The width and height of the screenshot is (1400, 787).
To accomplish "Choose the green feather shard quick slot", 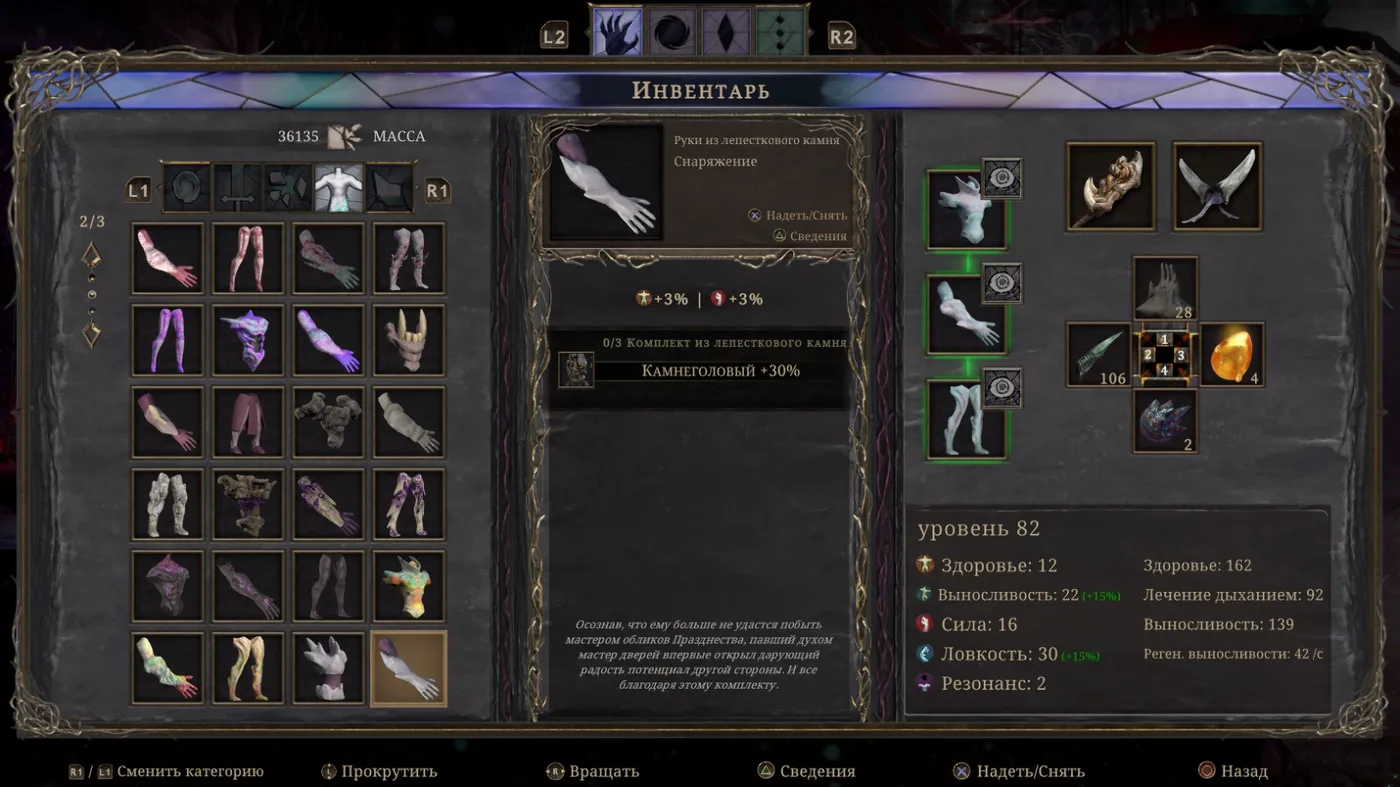I will [x=1097, y=354].
